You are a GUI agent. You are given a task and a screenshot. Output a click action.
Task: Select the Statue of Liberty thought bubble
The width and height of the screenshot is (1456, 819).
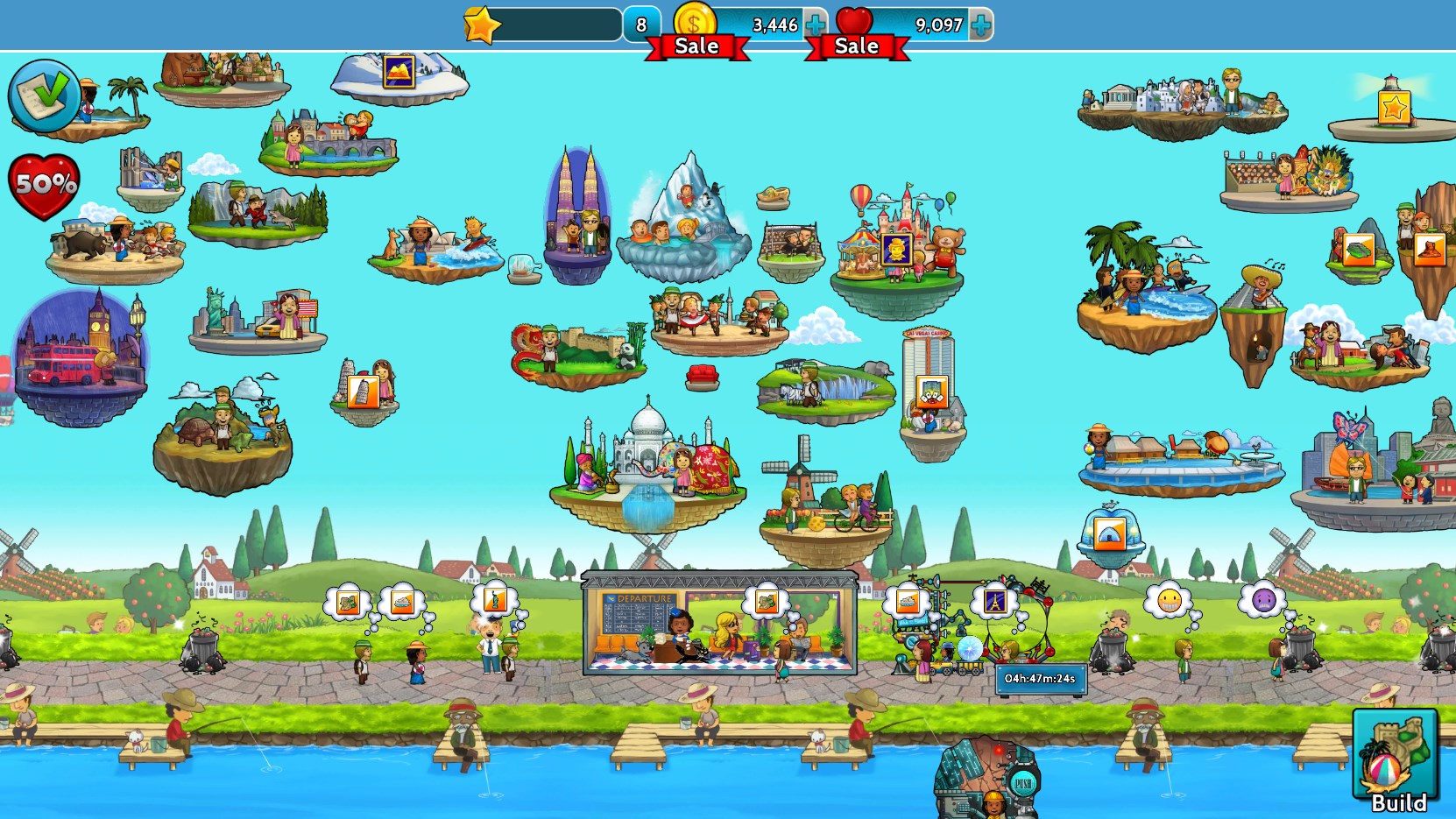point(494,600)
